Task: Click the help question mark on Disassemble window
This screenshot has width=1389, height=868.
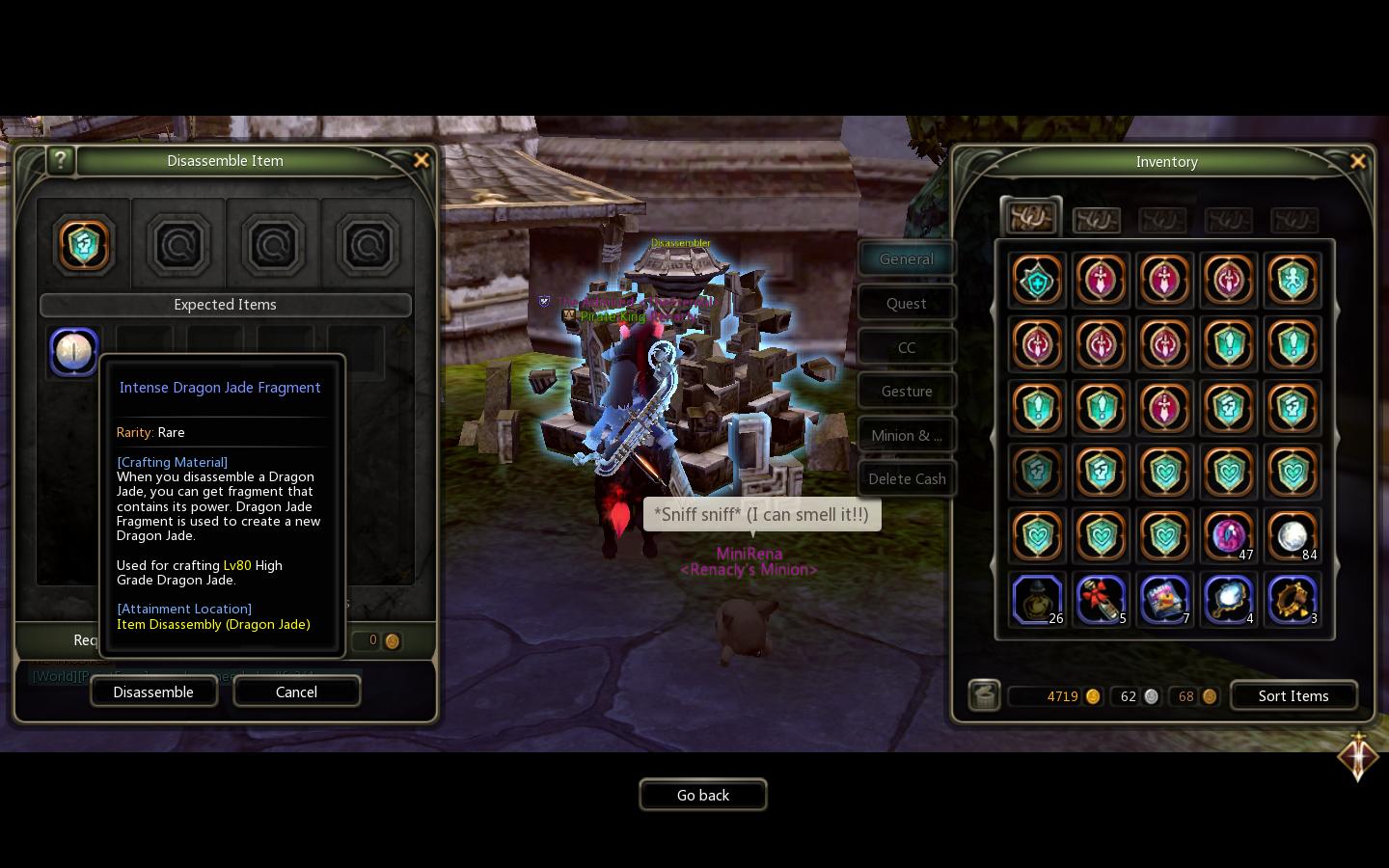Action: pyautogui.click(x=61, y=160)
